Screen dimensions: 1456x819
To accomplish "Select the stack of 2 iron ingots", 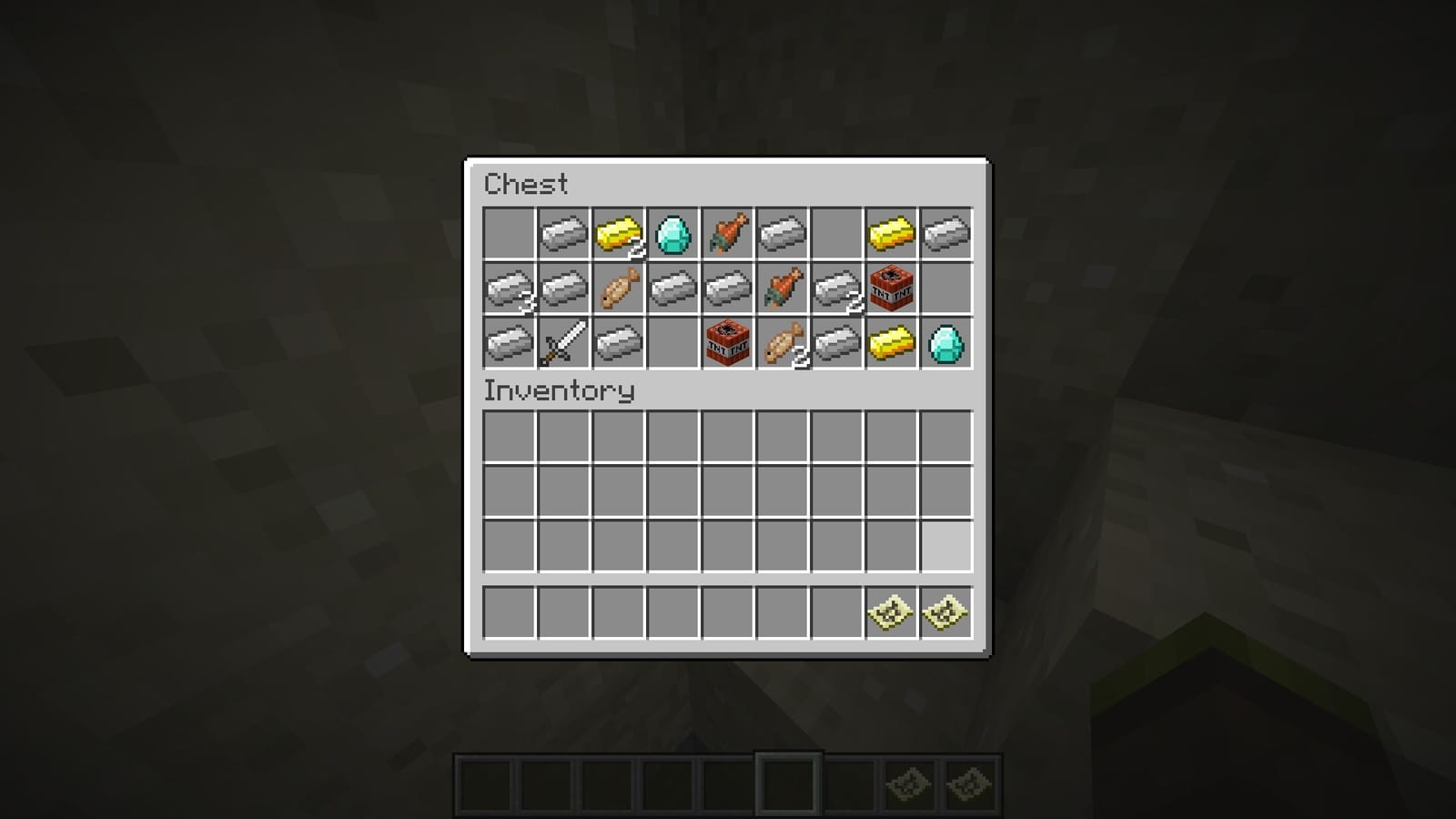I will click(x=836, y=289).
